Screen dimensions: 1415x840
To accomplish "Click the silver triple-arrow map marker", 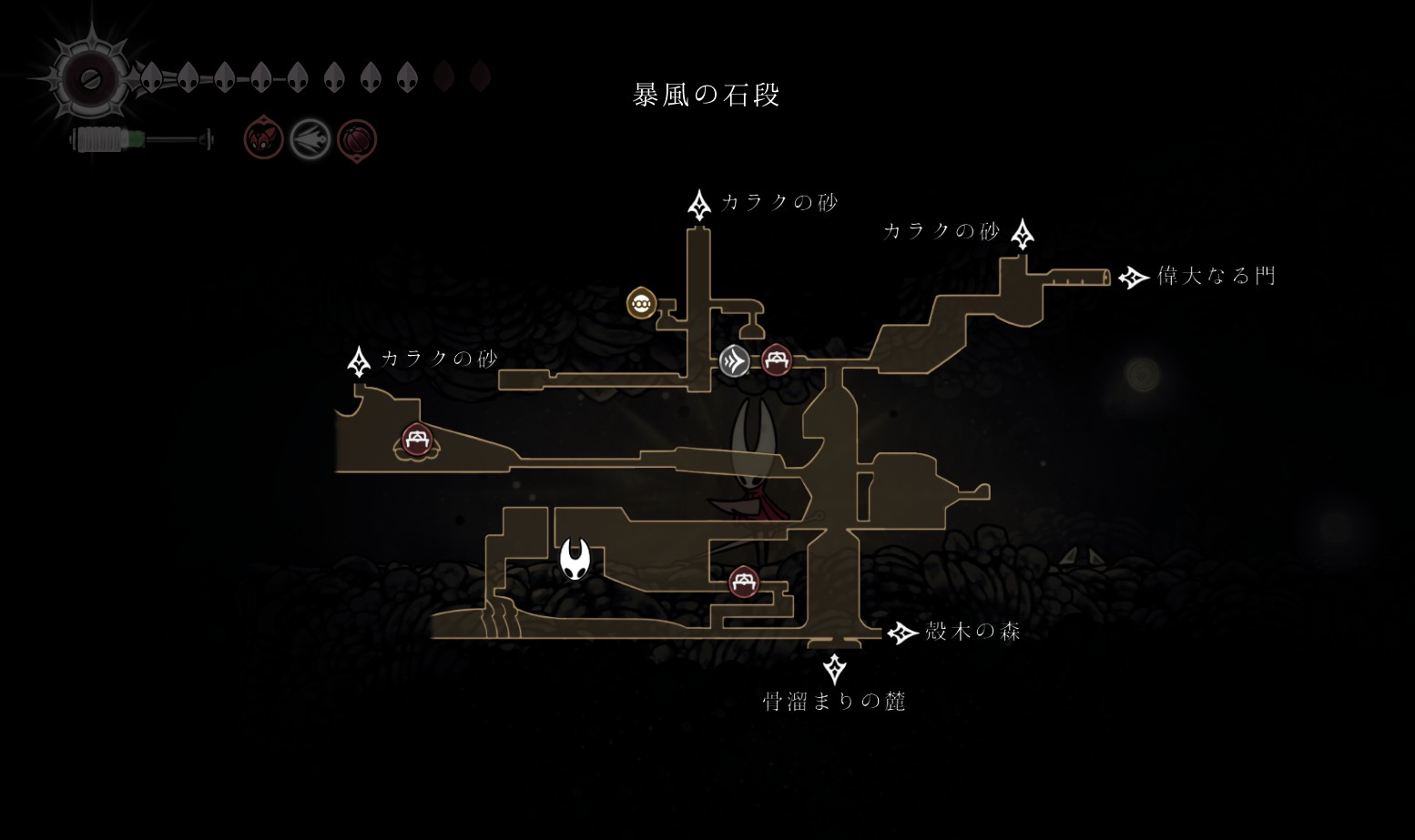I will pyautogui.click(x=735, y=361).
